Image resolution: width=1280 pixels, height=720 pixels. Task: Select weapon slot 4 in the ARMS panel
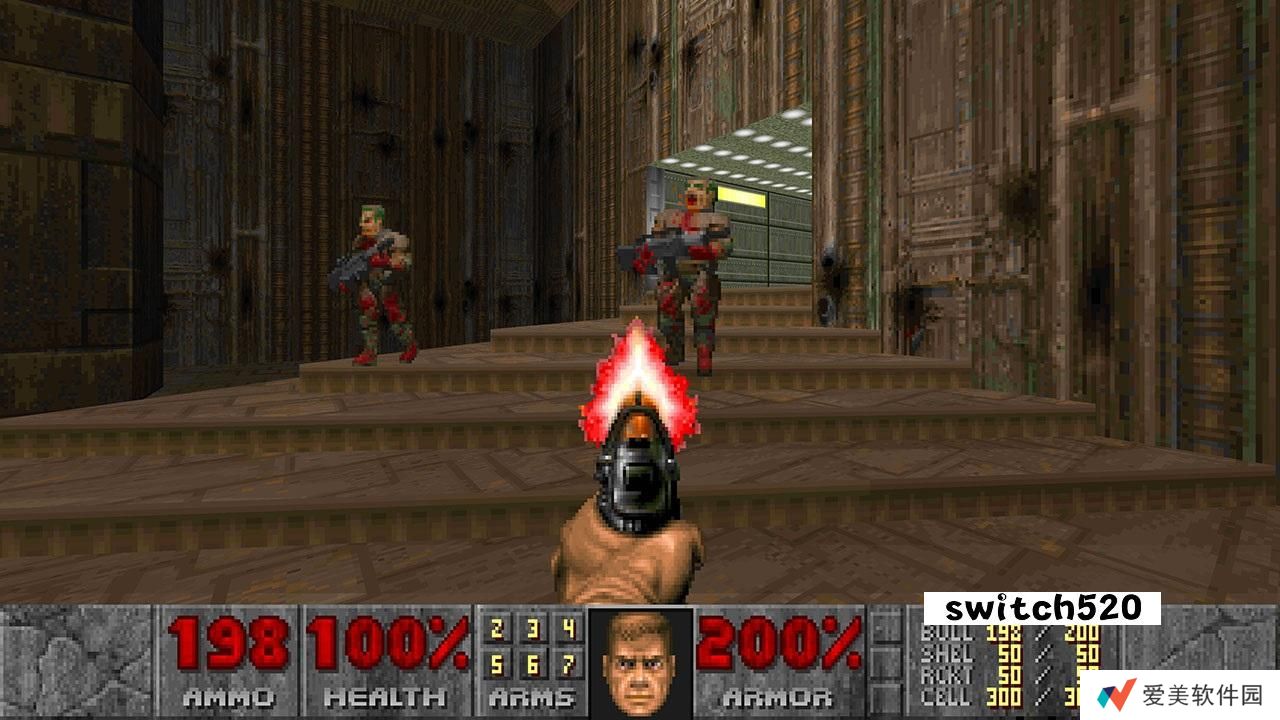point(570,631)
